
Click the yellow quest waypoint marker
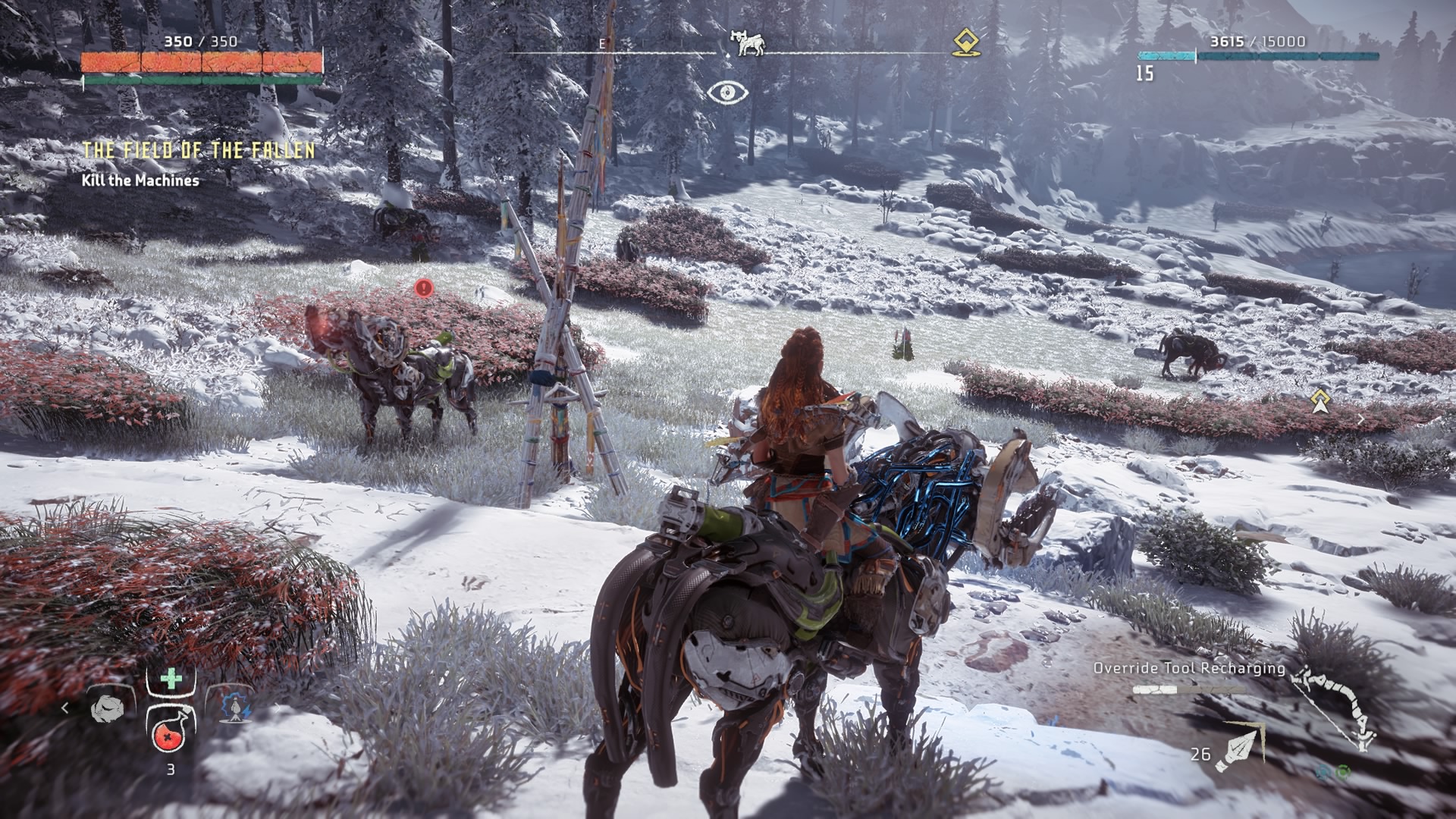pyautogui.click(x=1321, y=401)
